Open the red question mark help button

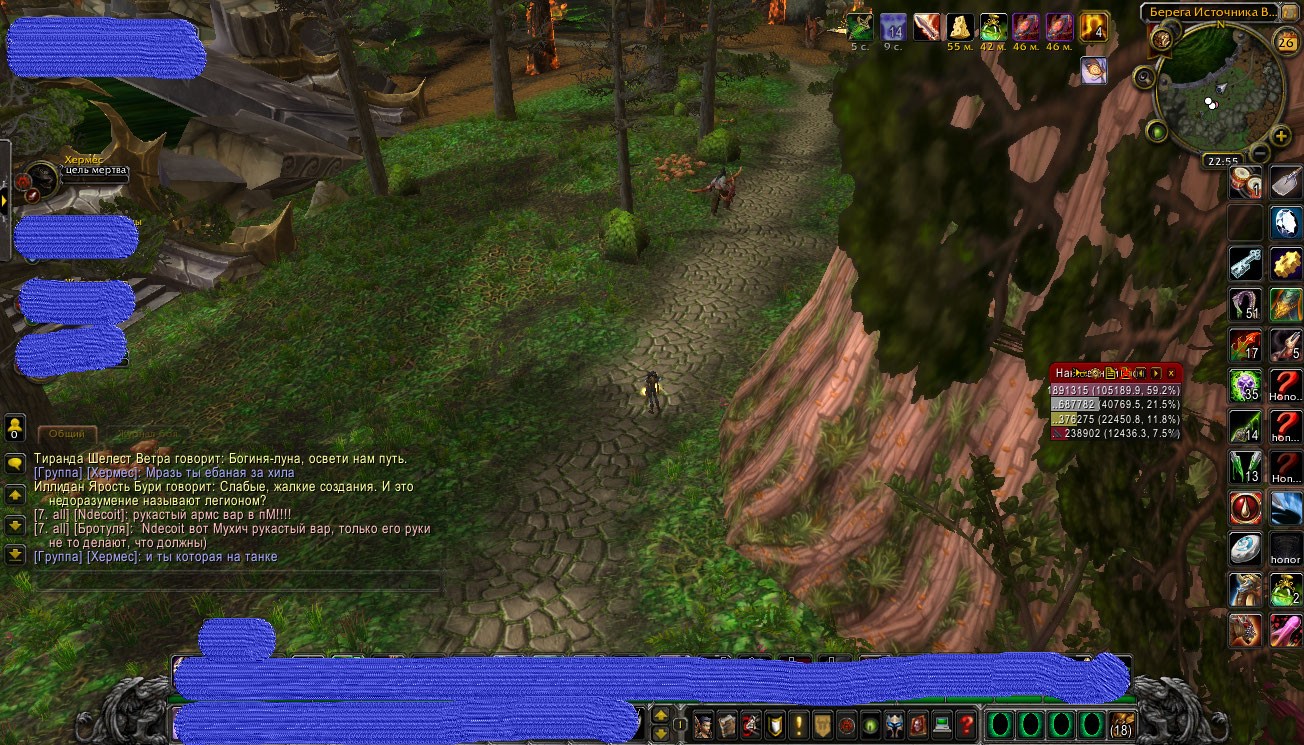click(966, 723)
